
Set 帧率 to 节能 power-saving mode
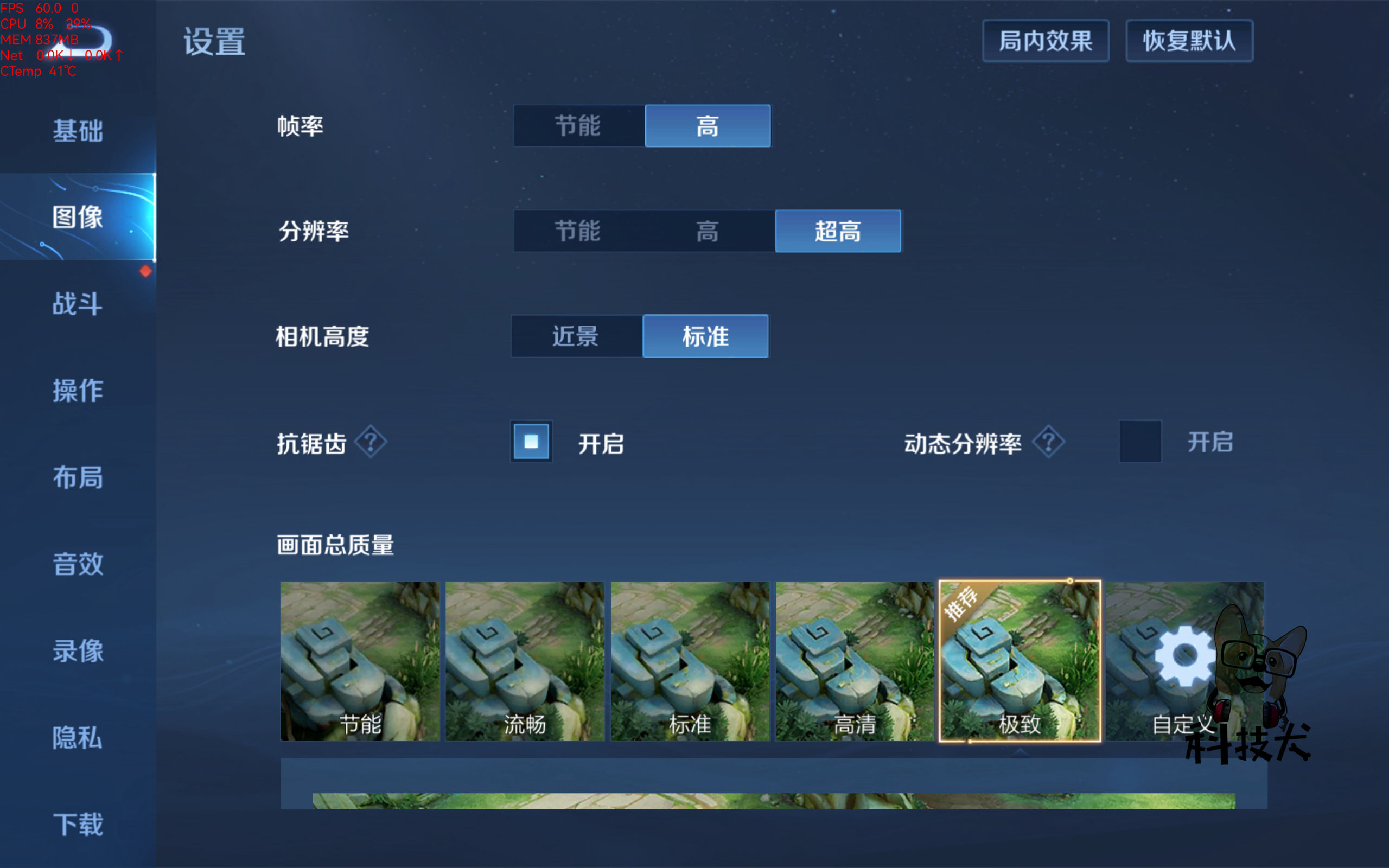click(577, 127)
